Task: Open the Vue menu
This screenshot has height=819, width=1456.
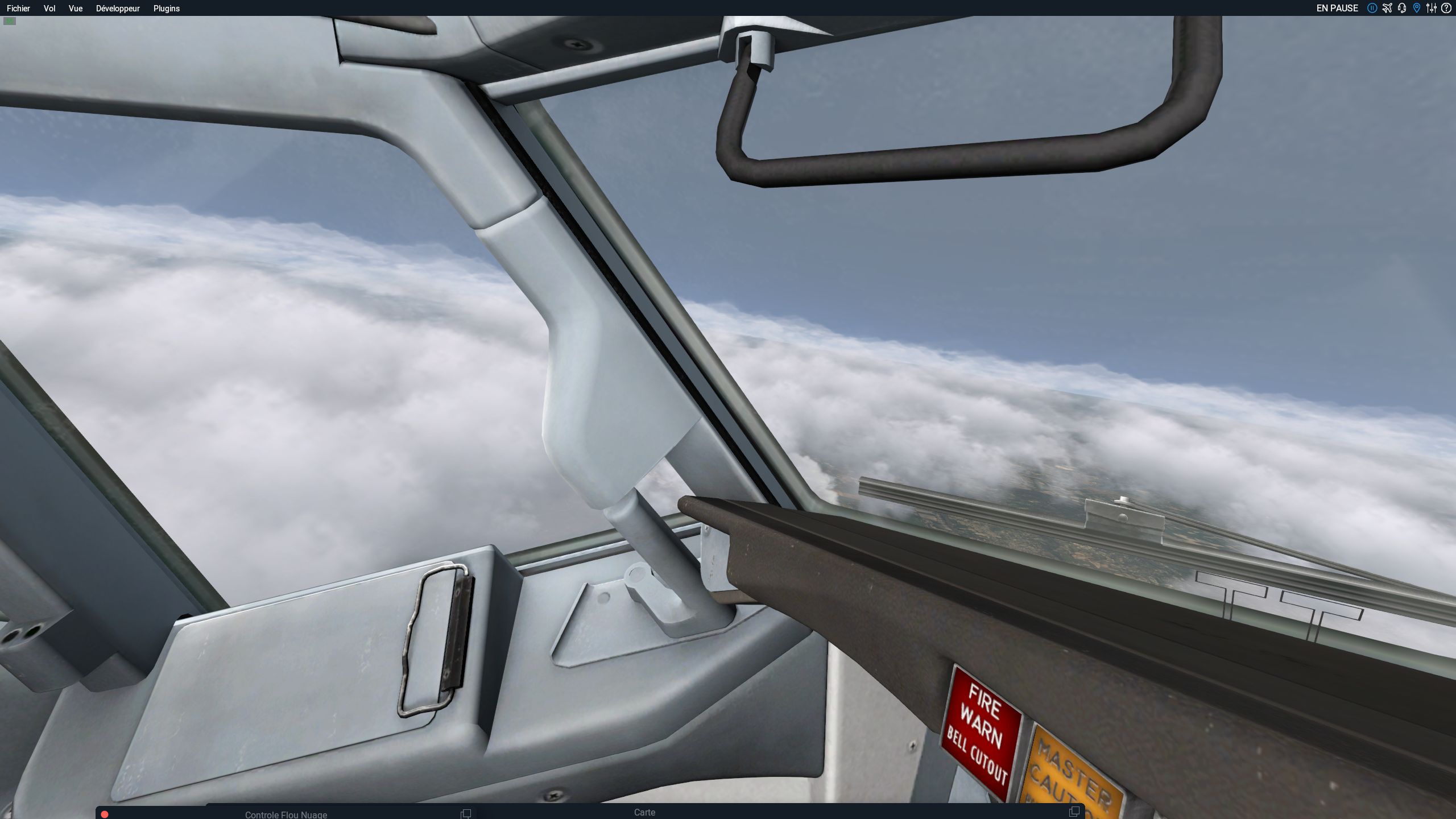Action: coord(76,9)
